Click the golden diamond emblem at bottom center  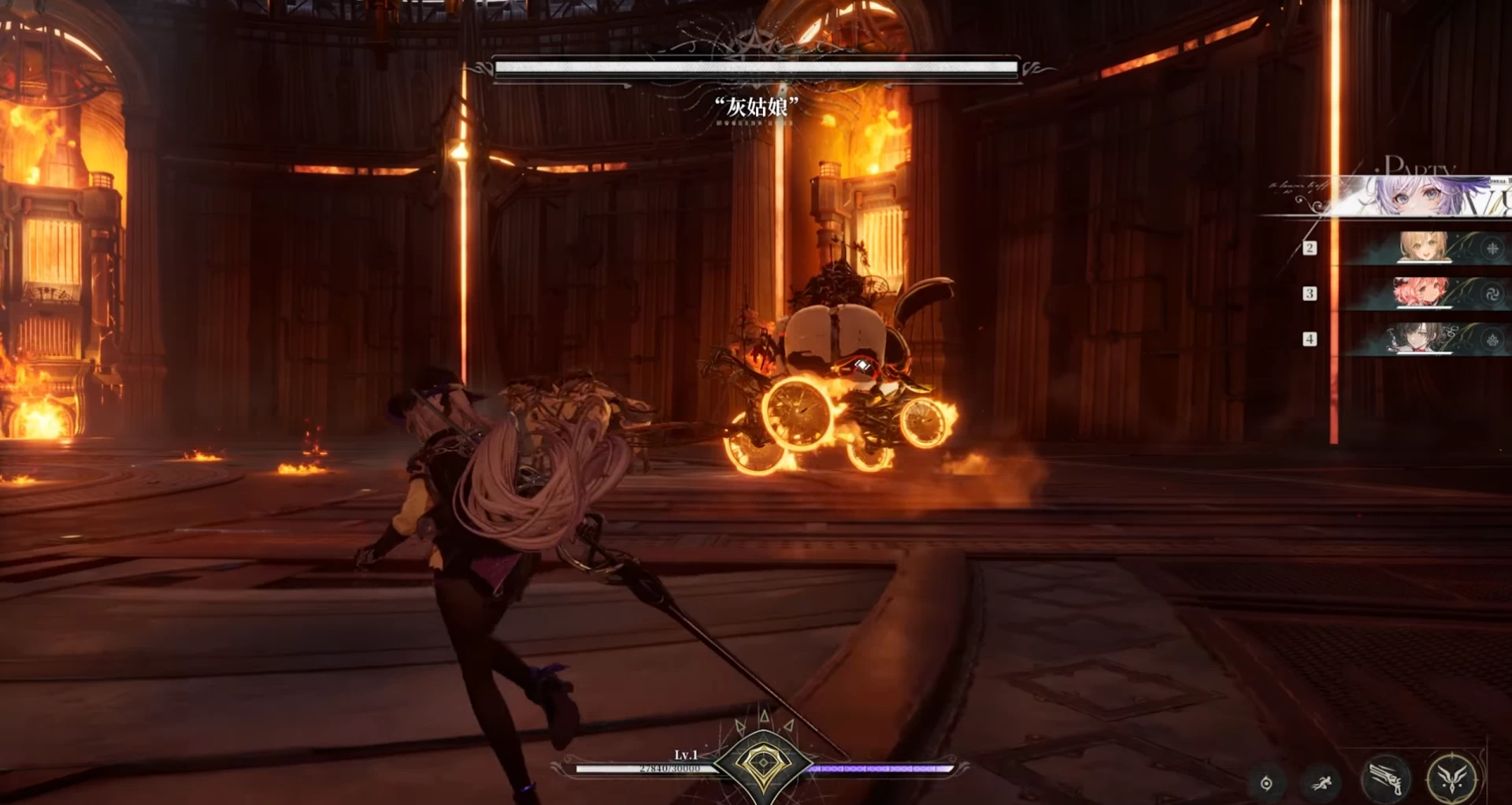pos(762,763)
